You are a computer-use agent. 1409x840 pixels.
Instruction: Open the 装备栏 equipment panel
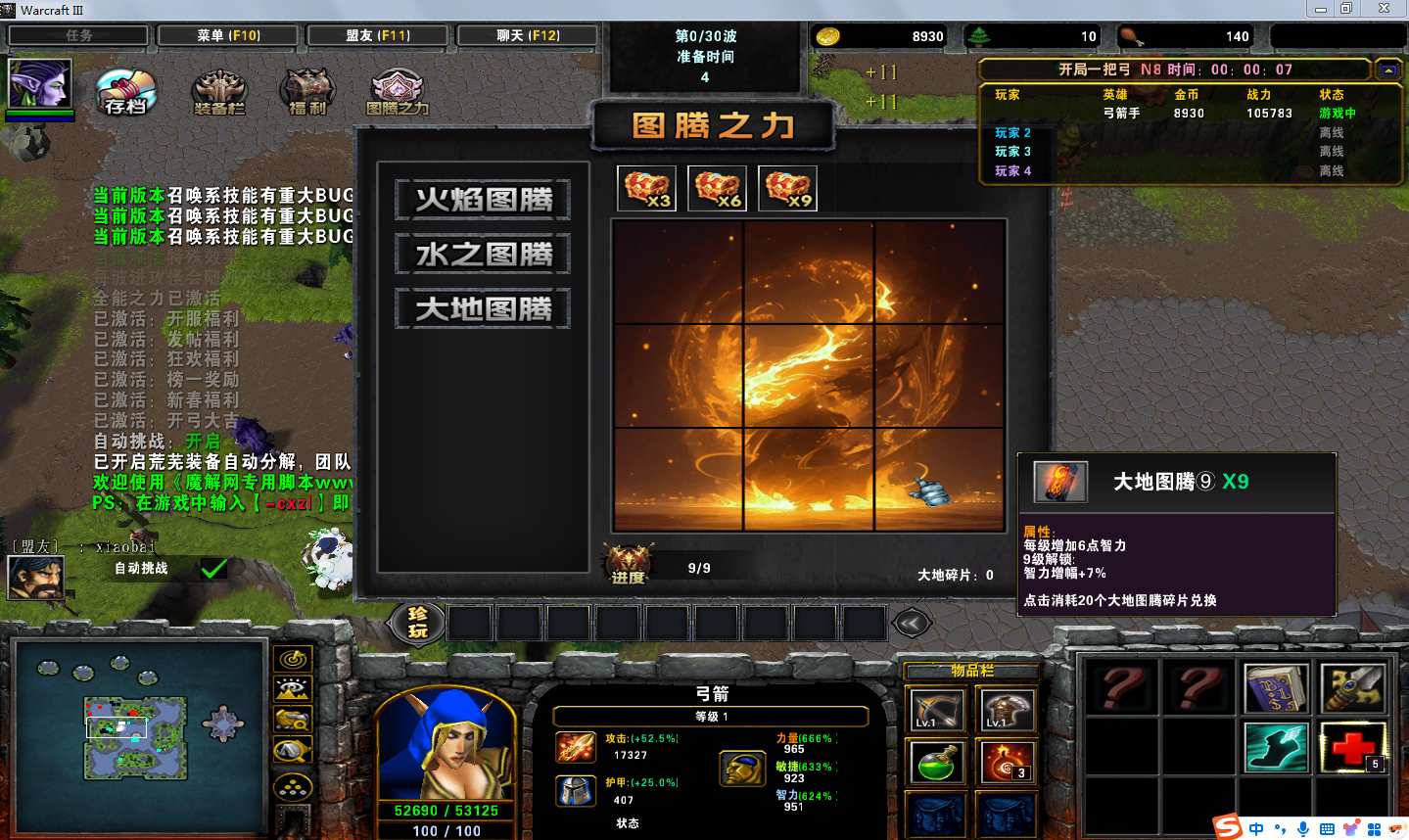(218, 93)
